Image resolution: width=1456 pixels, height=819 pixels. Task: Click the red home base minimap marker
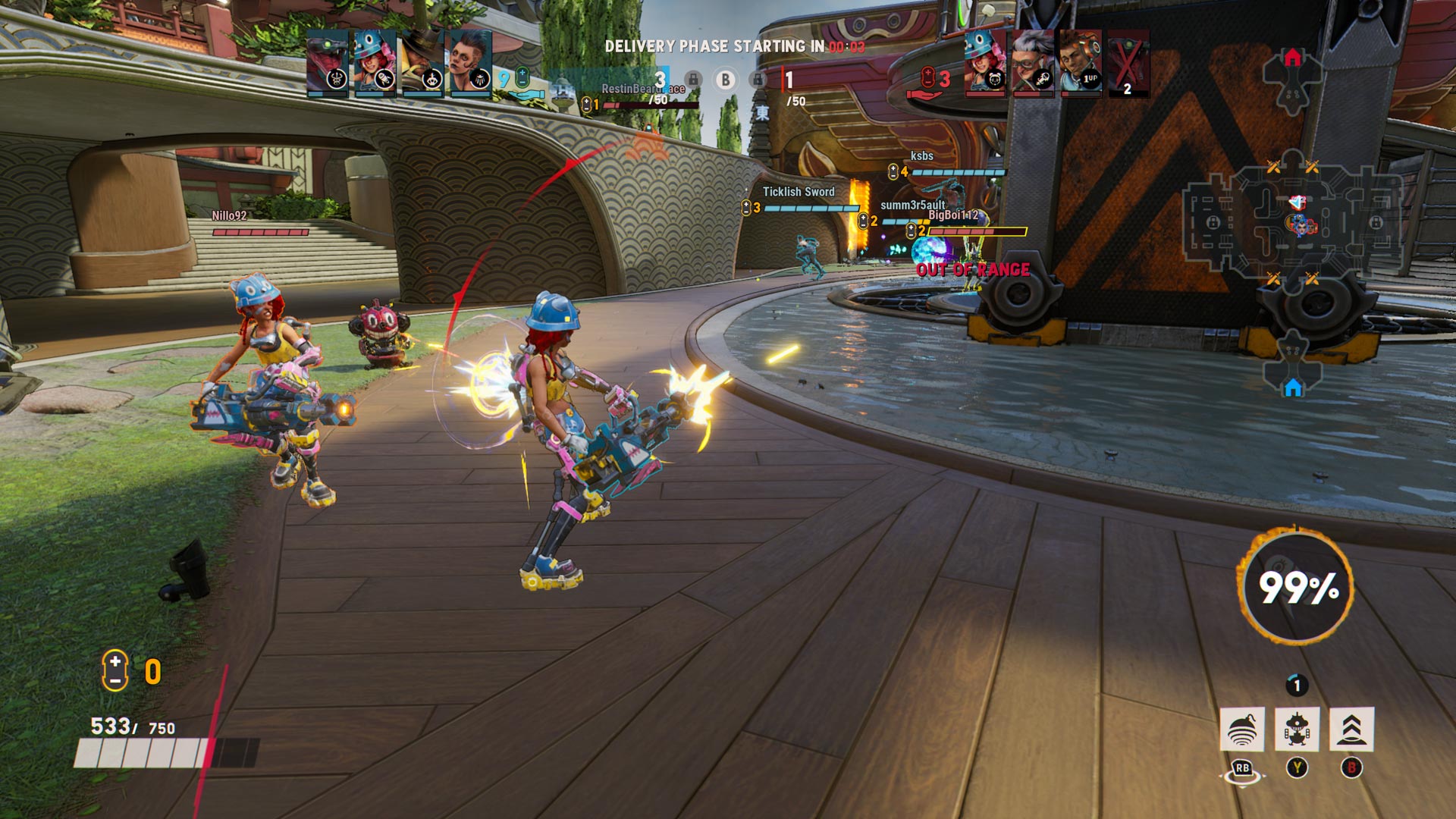pos(1293,58)
